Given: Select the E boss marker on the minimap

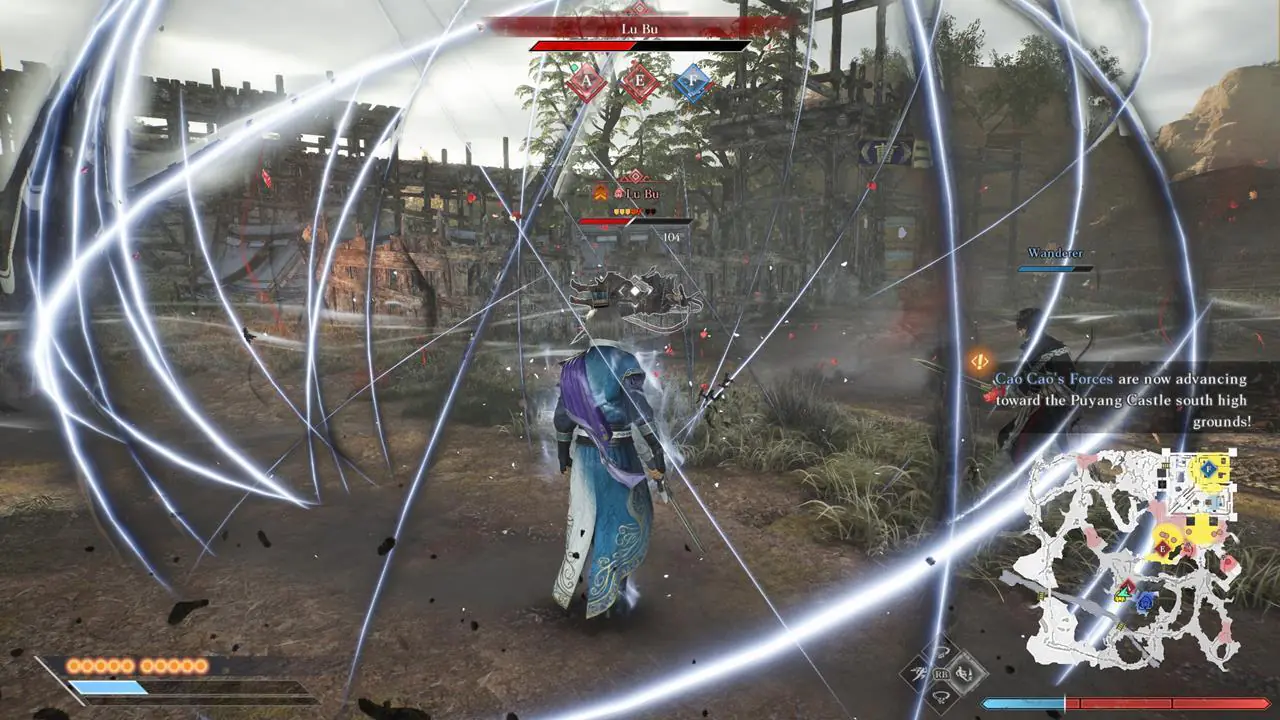Looking at the screenshot, I should [1163, 548].
